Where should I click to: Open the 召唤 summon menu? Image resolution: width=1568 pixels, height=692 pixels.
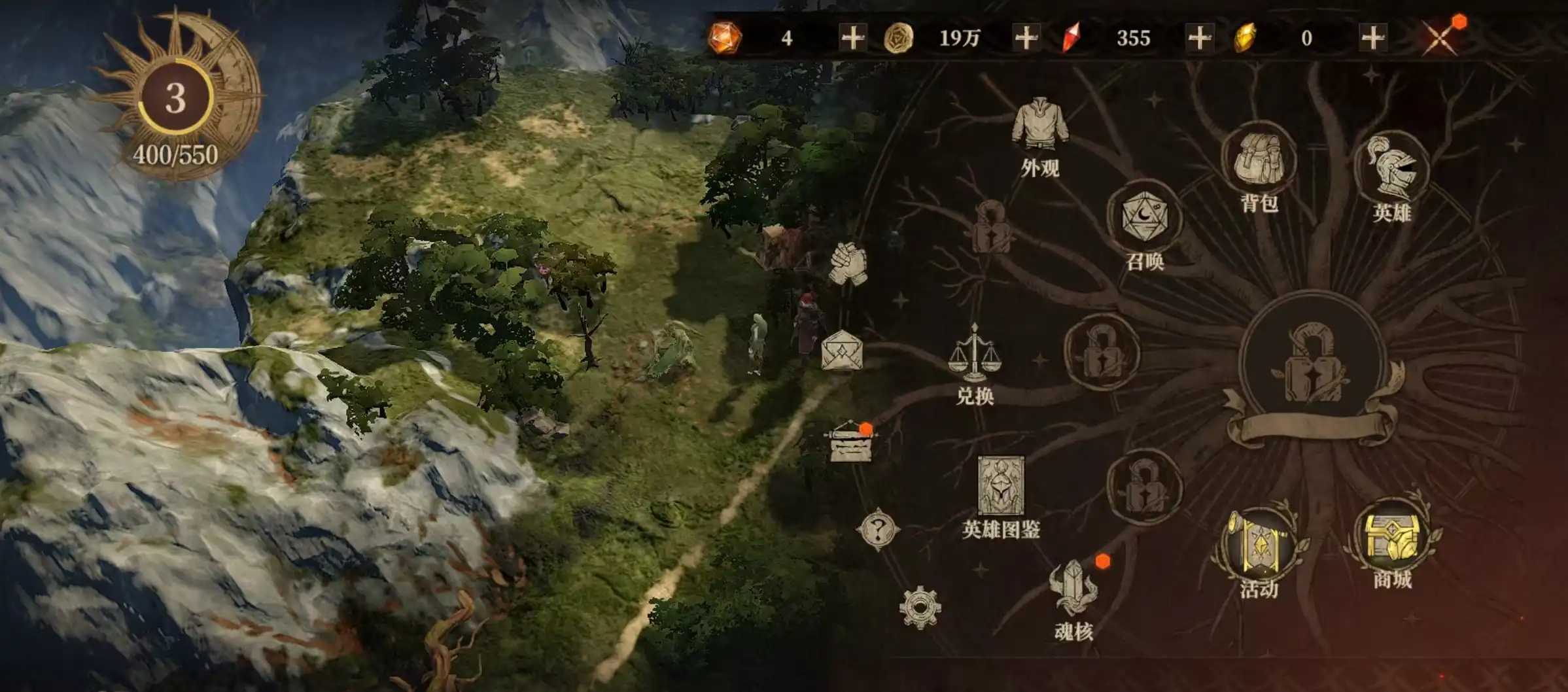[x=1144, y=219]
